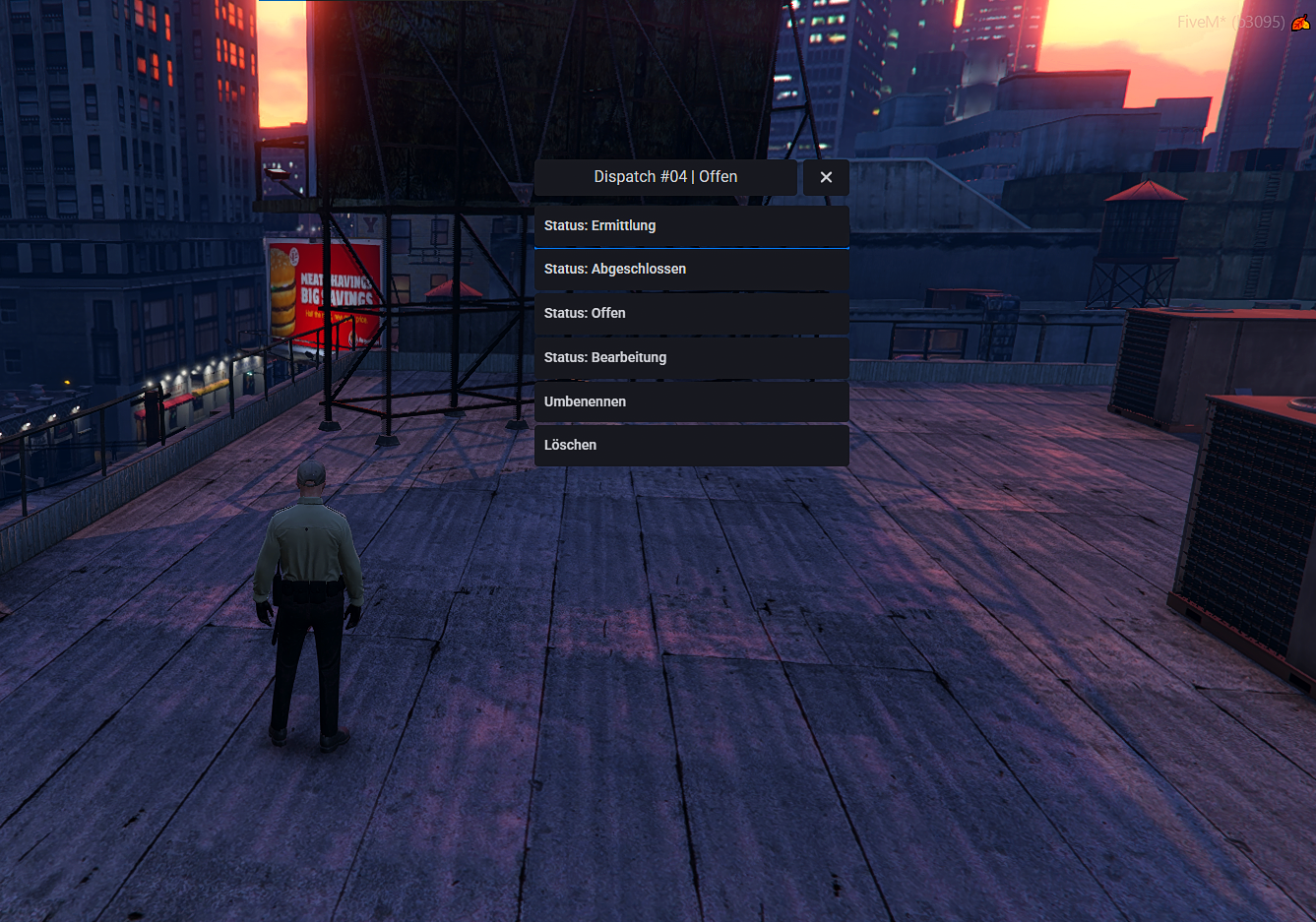This screenshot has width=1316, height=922.
Task: Choose Status: Abgeschlossen option
Action: point(691,270)
